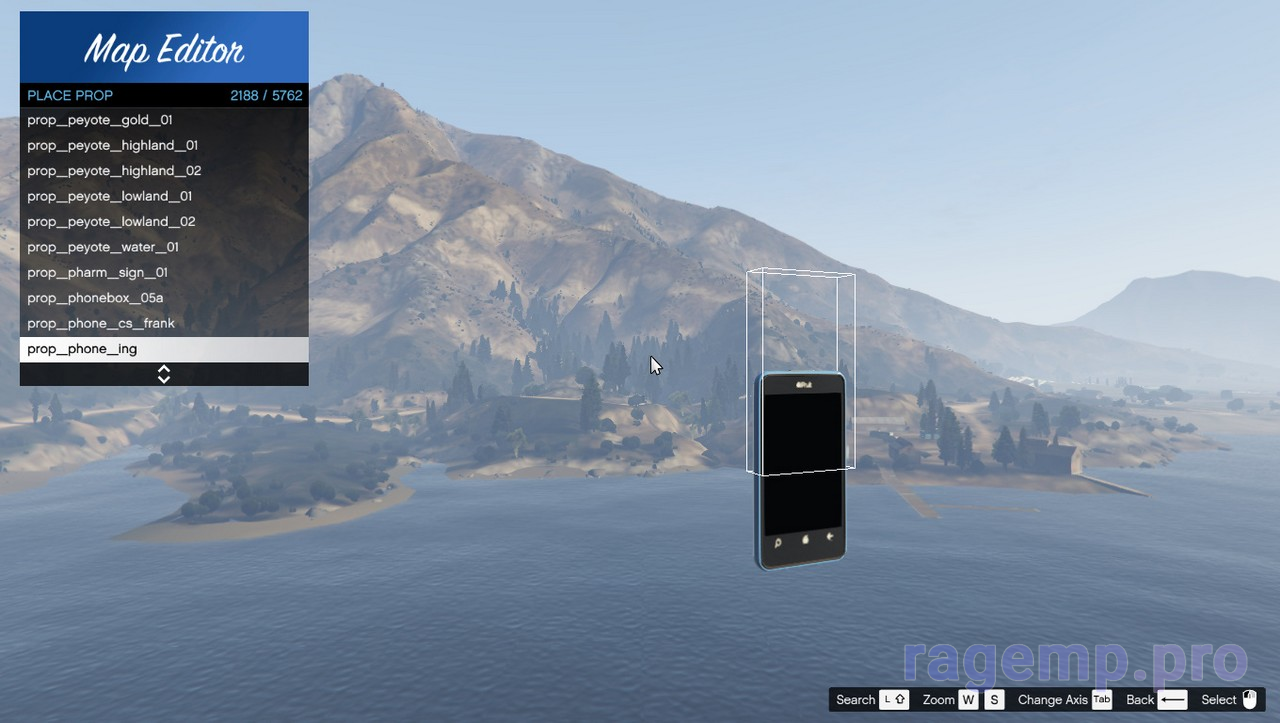Choose the prop_peyote_highland_01 entry

pos(112,145)
